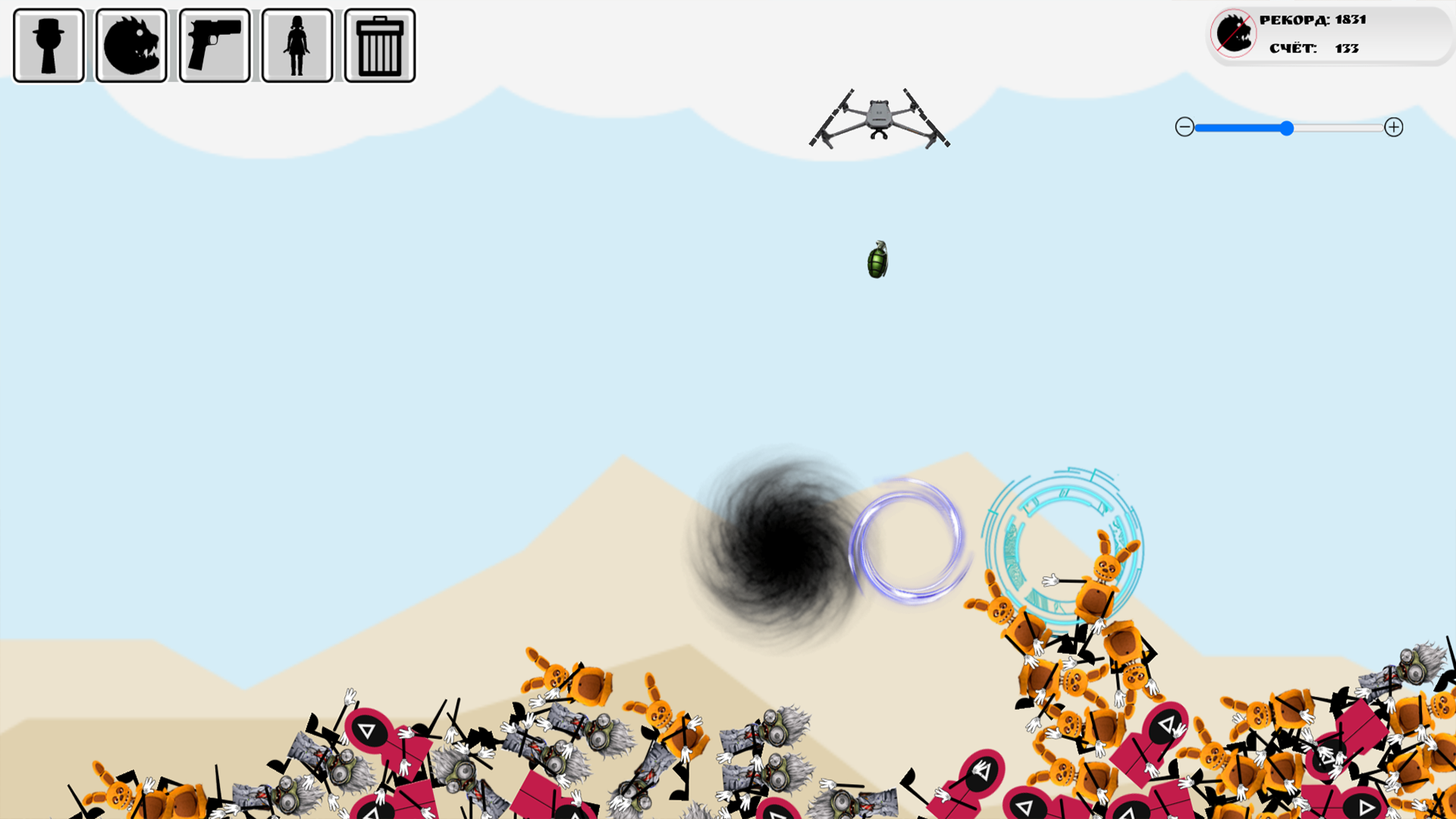
Task: Click the СЧЁТ counter value
Action: 1347,48
